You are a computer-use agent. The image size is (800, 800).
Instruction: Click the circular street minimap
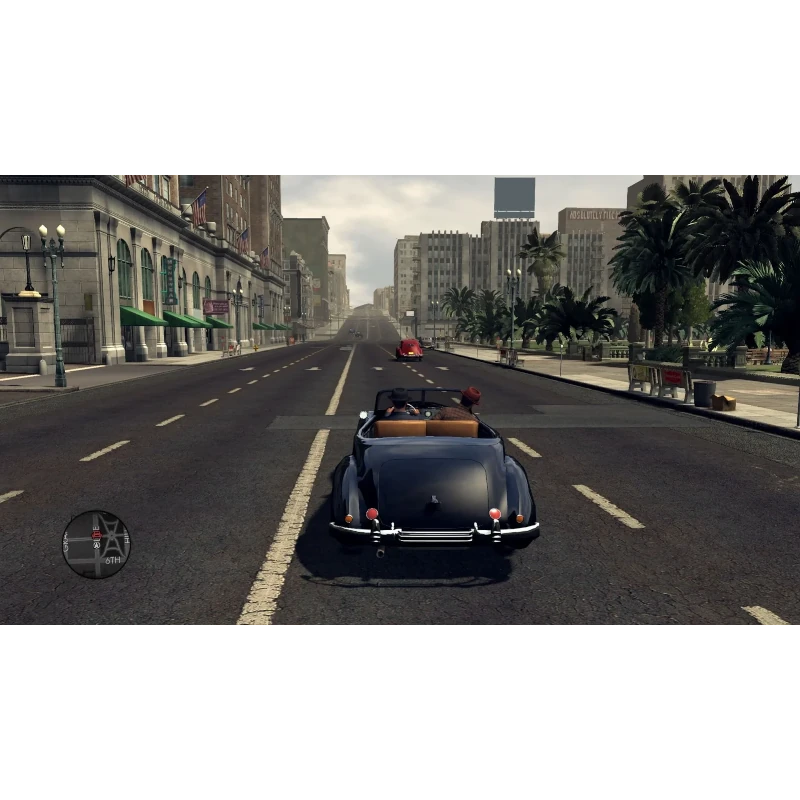click(96, 544)
